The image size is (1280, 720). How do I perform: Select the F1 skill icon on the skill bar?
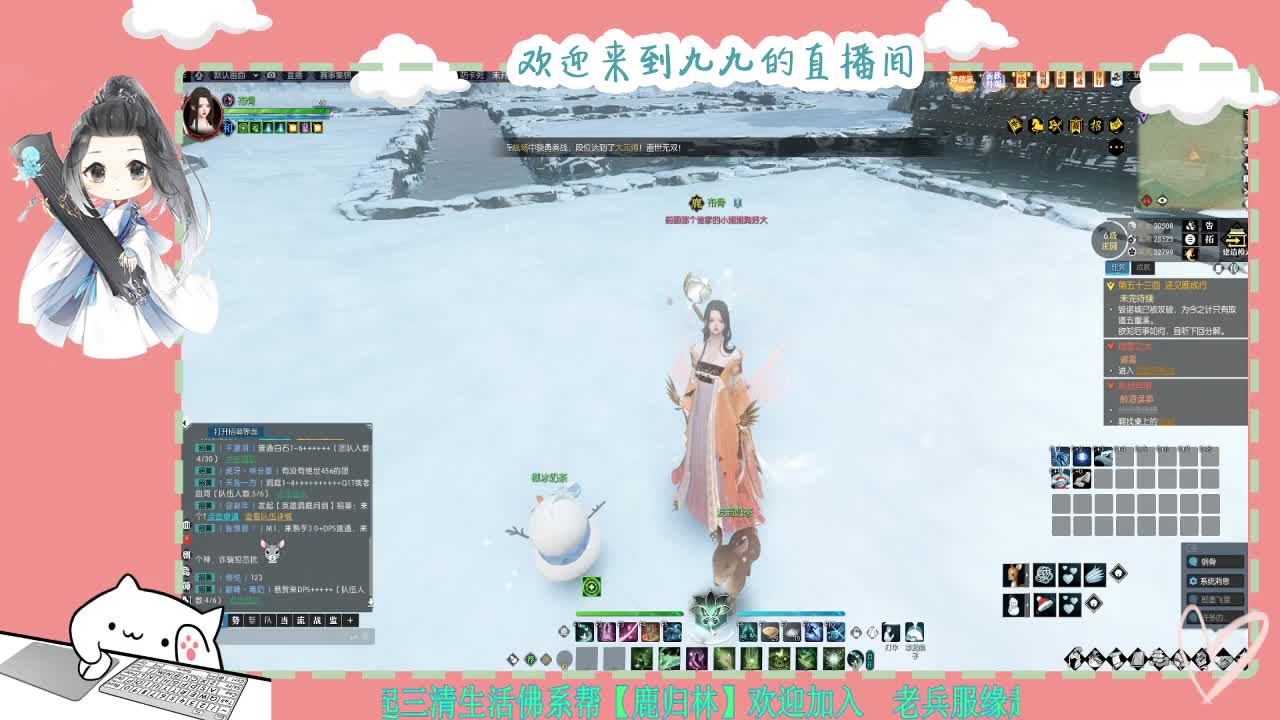583,632
